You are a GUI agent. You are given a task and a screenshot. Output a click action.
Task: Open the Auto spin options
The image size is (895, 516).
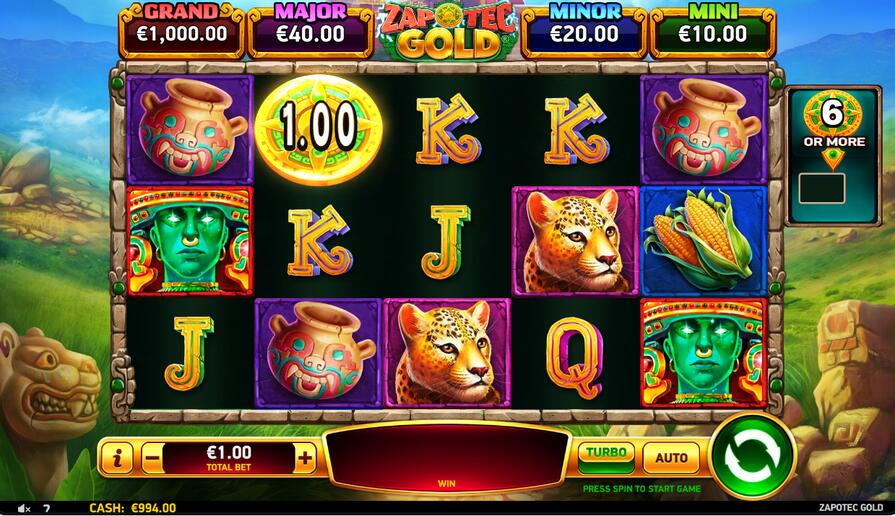point(671,458)
